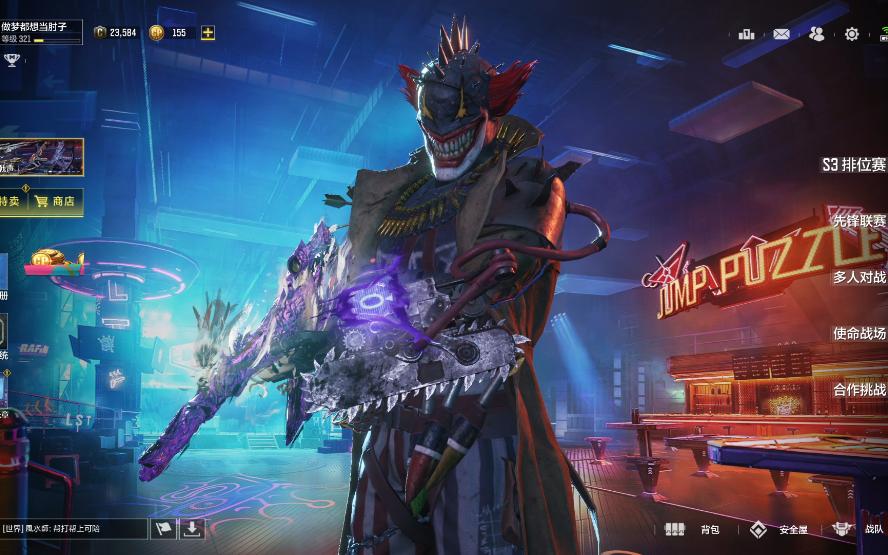Check the mail envelope icon
Viewport: 888px width, 555px height.
point(781,34)
